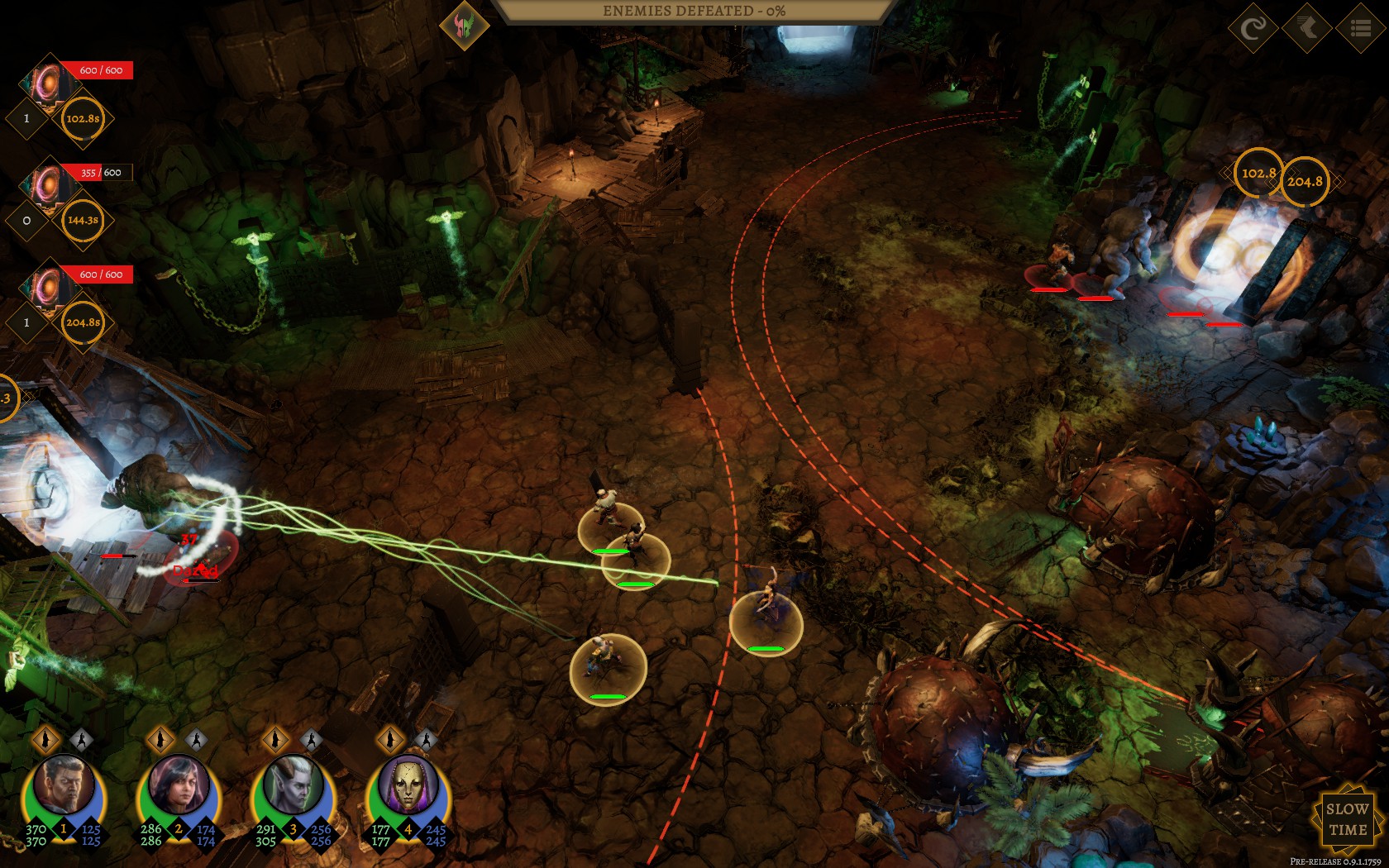Image resolution: width=1389 pixels, height=868 pixels.
Task: Click the swirl icon button
Action: 1253,28
